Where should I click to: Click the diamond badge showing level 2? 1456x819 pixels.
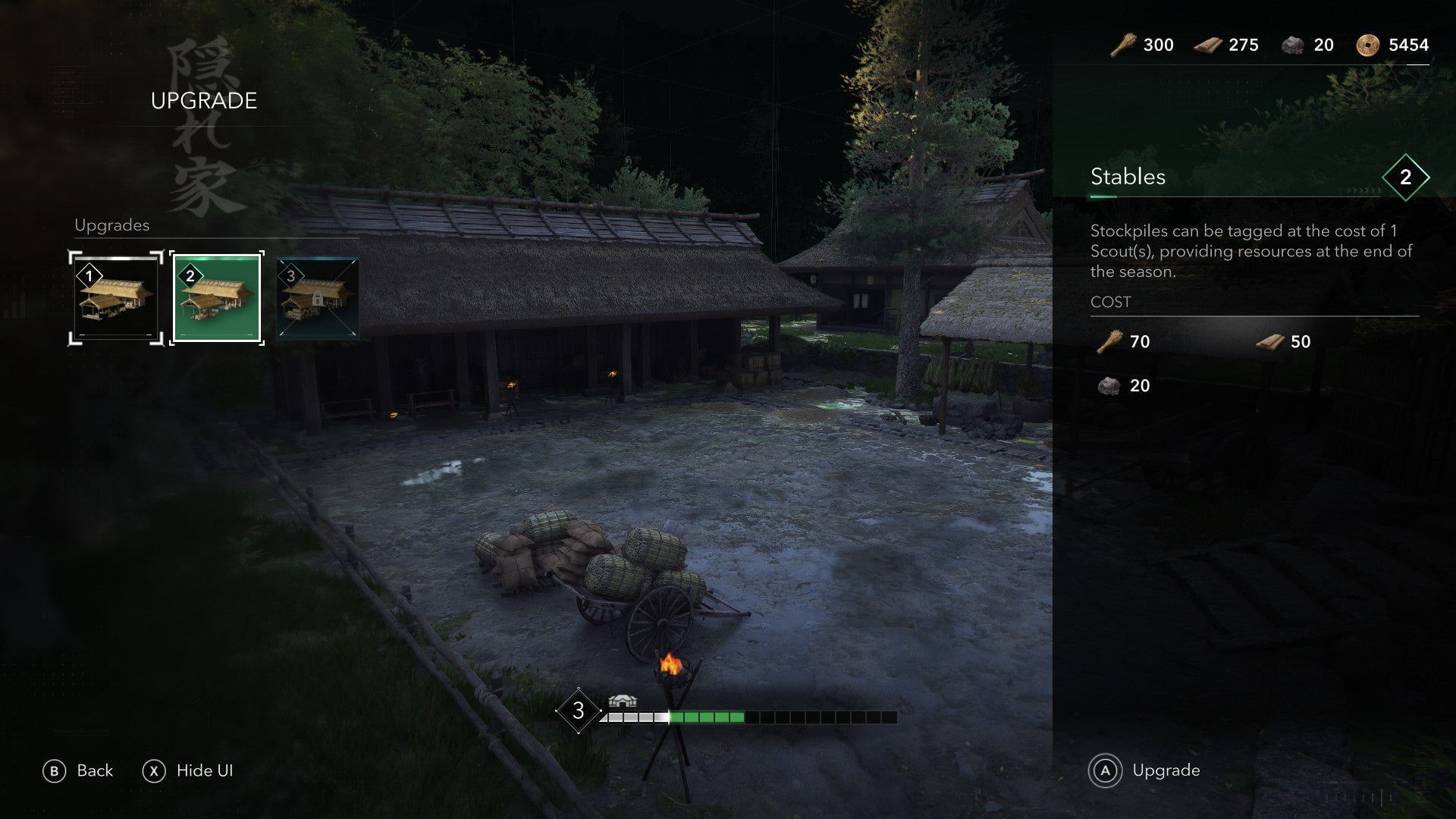coord(1407,178)
